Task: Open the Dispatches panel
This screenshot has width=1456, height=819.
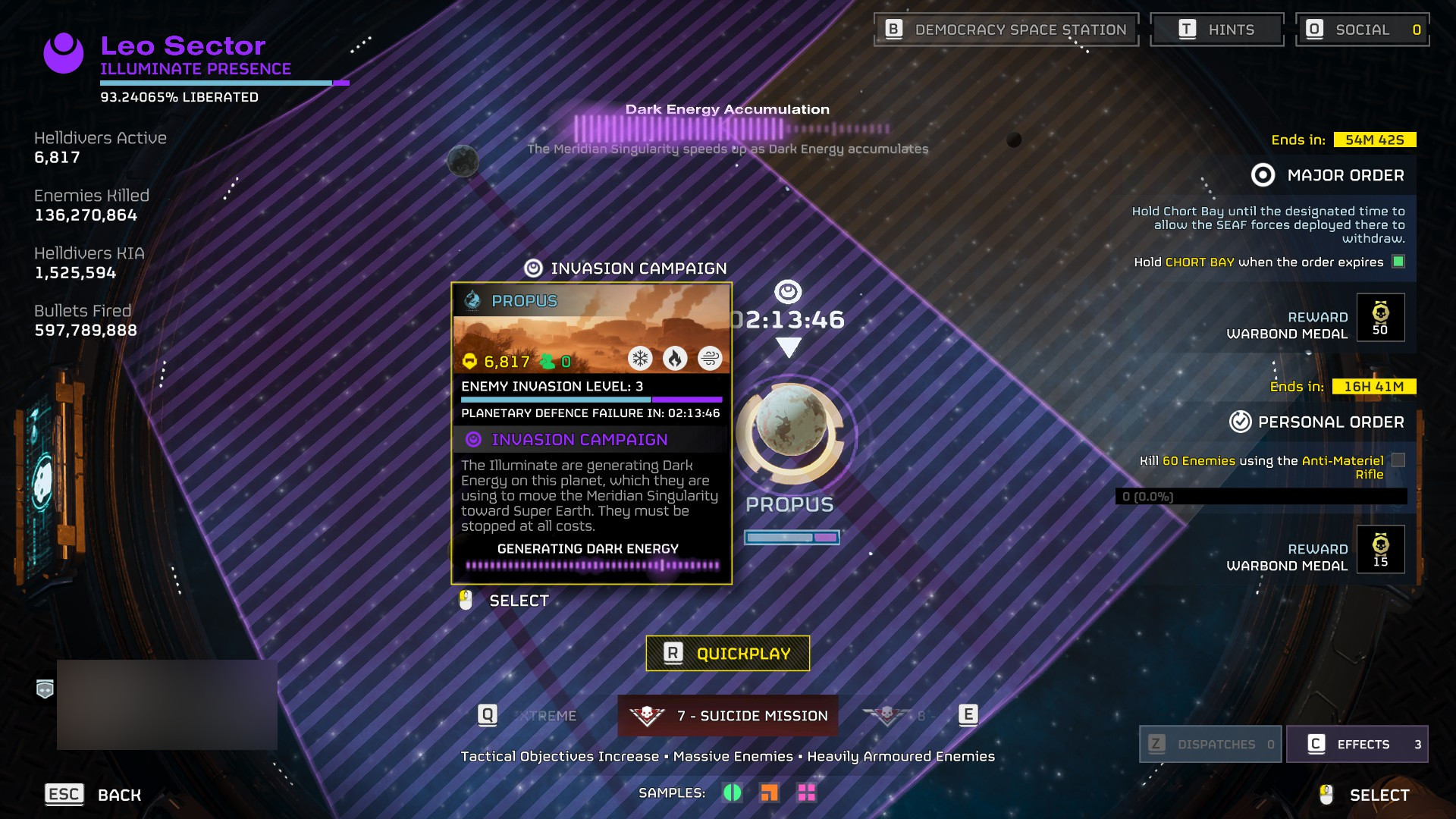Action: [1210, 744]
